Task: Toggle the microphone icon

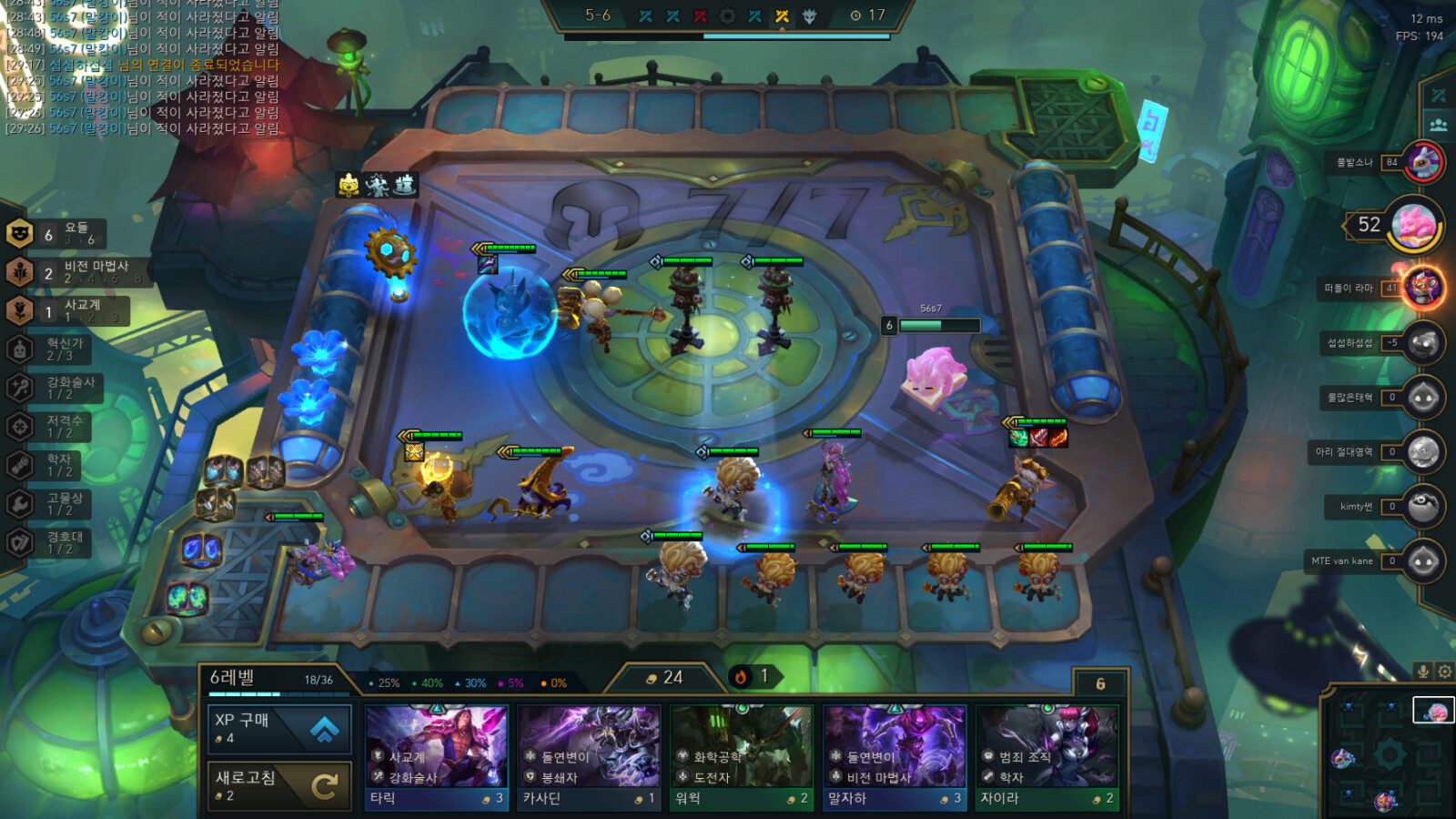Action: click(x=1423, y=672)
